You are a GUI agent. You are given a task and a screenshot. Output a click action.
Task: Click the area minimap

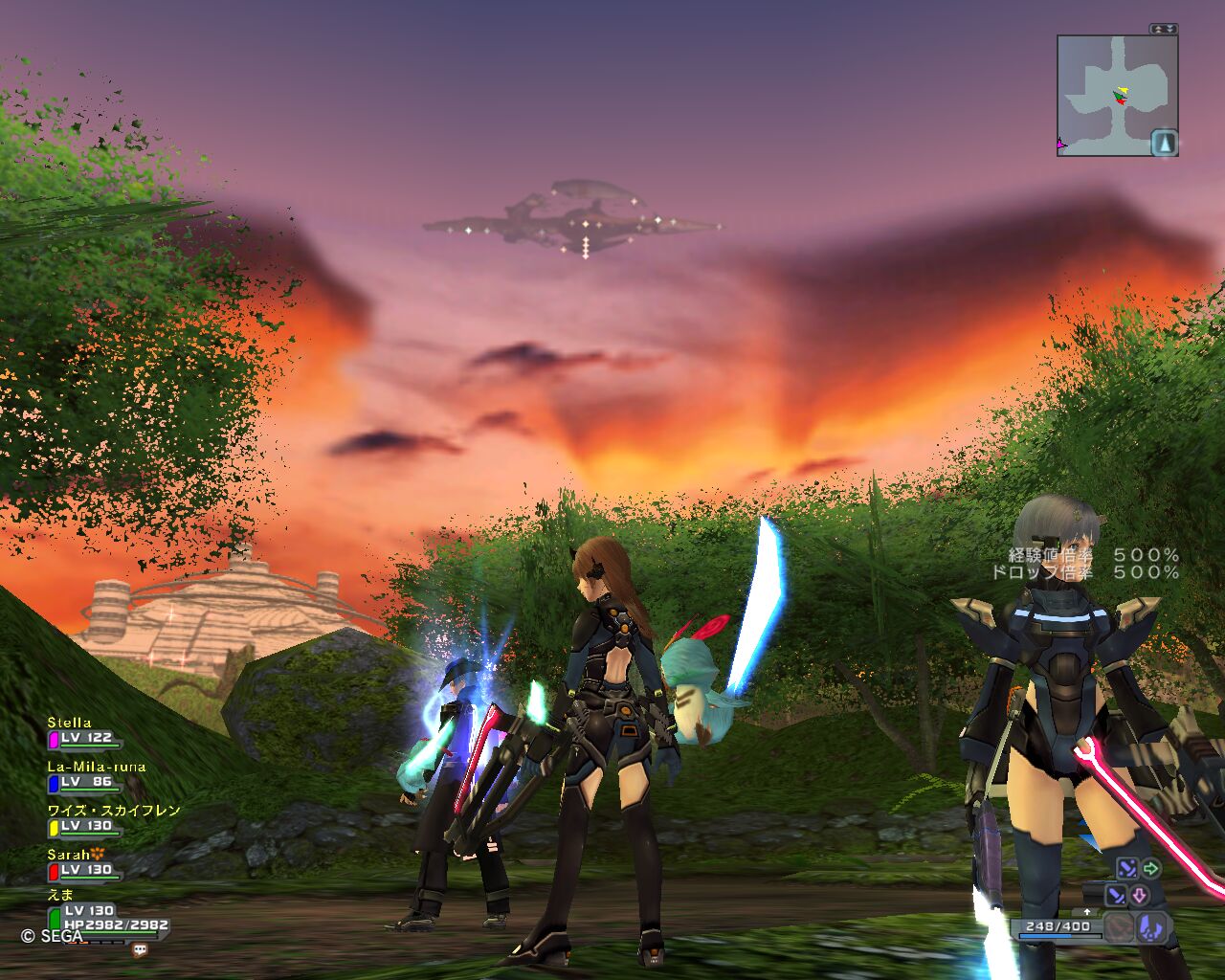coord(1110,95)
